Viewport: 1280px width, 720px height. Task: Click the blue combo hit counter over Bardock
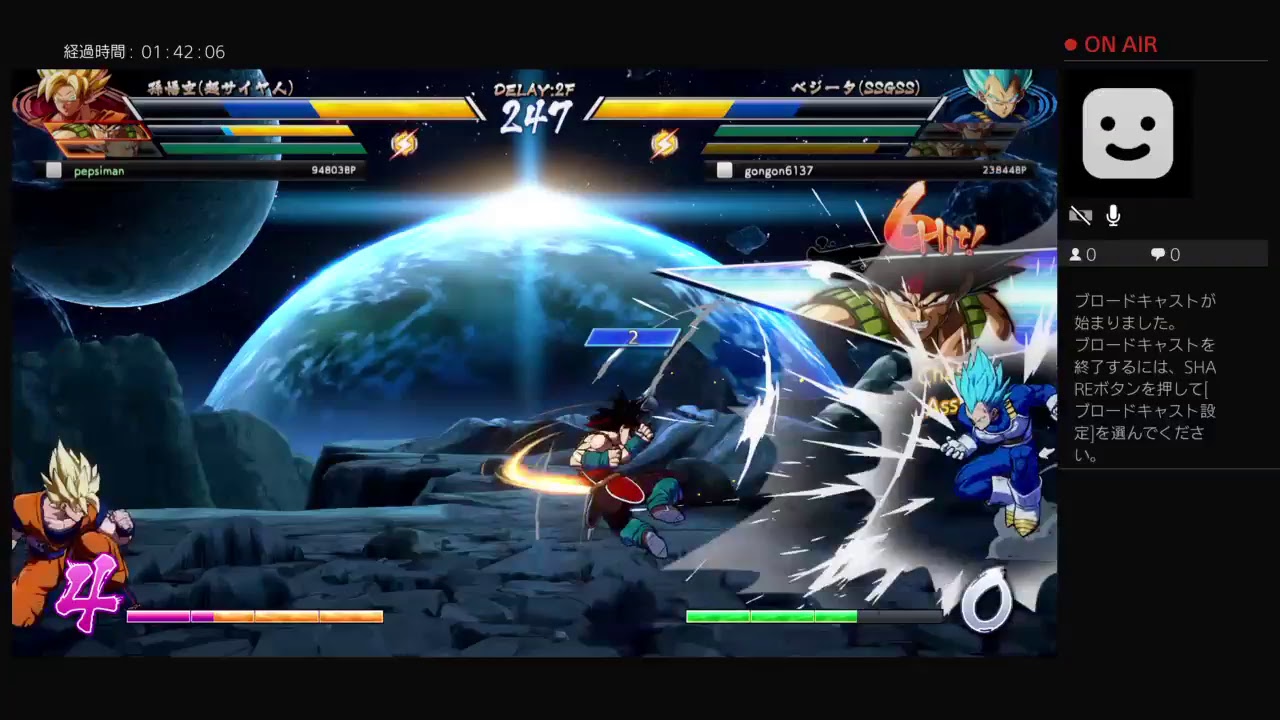click(x=632, y=337)
